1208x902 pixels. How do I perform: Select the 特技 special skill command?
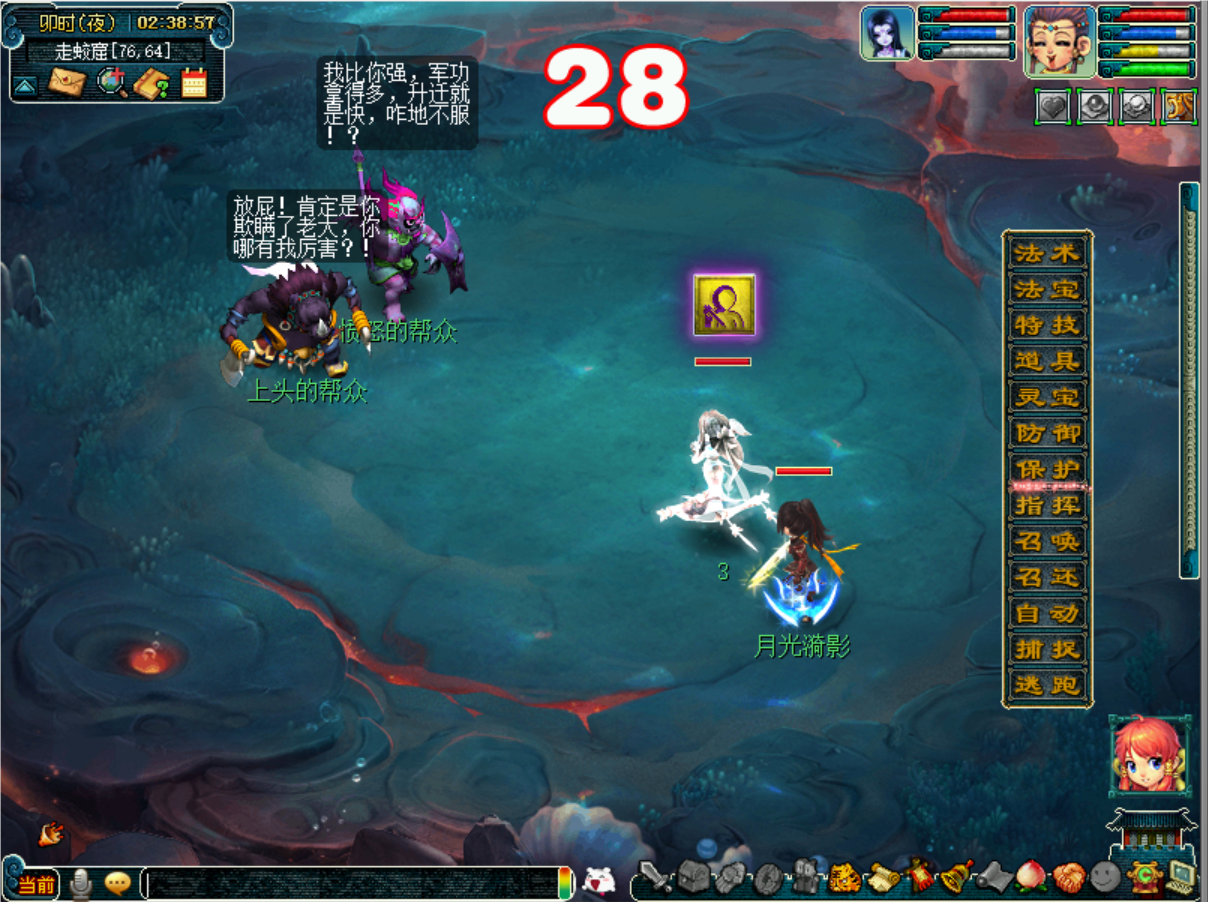tap(1047, 326)
